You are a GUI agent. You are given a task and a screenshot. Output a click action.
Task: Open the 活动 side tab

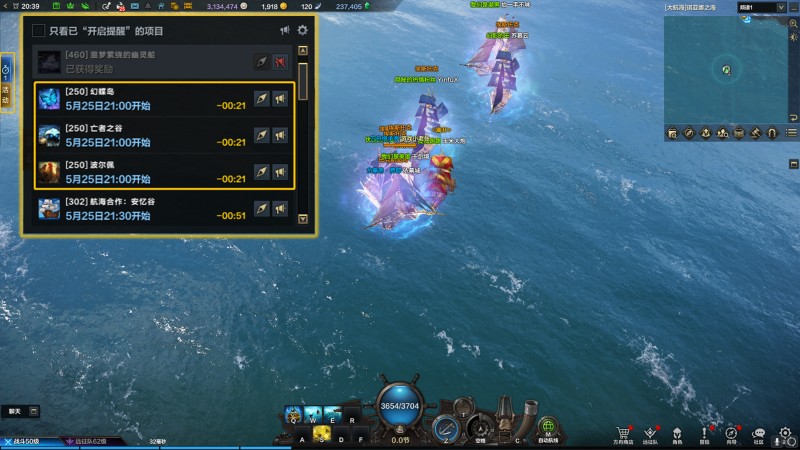pos(5,96)
